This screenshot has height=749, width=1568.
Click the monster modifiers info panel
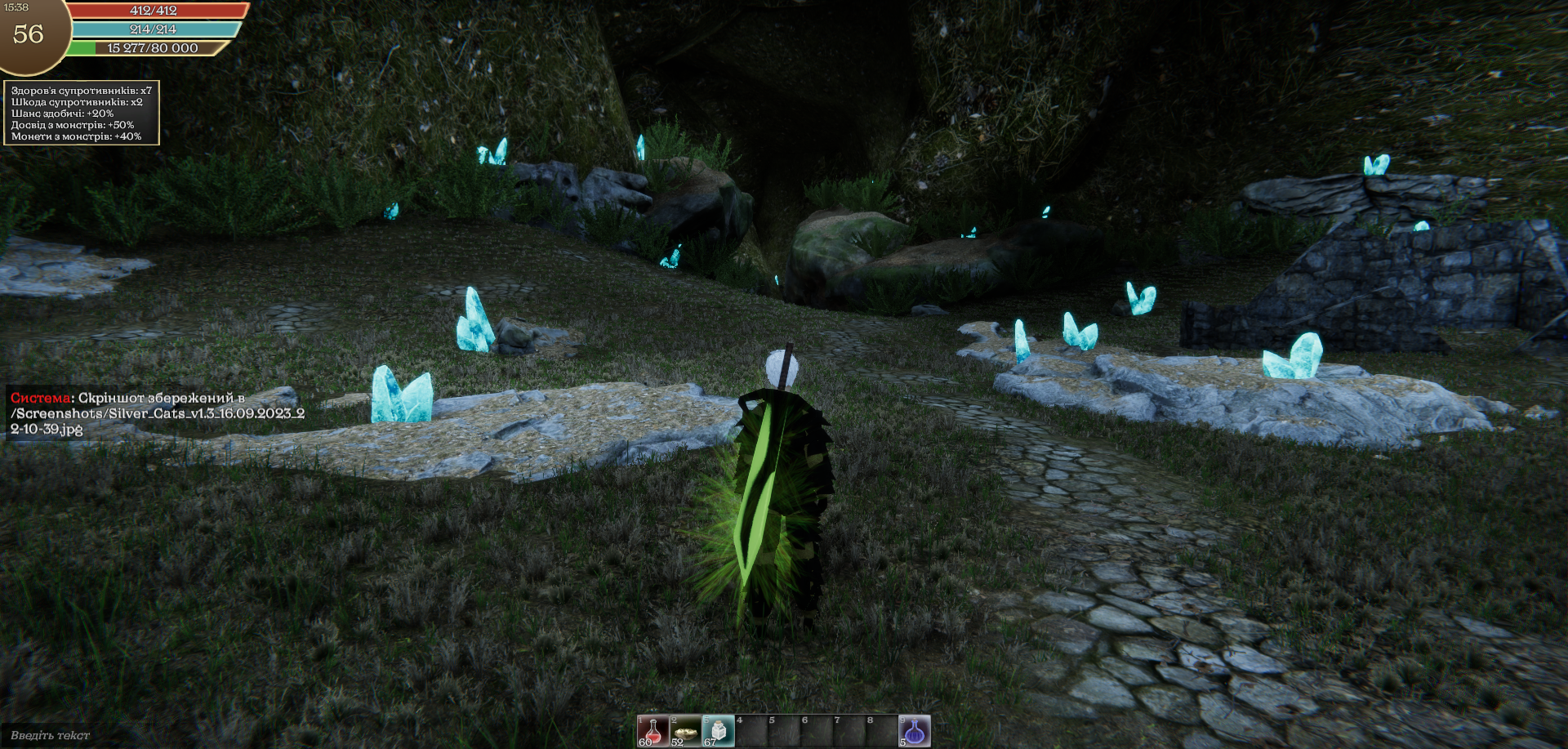click(x=82, y=114)
